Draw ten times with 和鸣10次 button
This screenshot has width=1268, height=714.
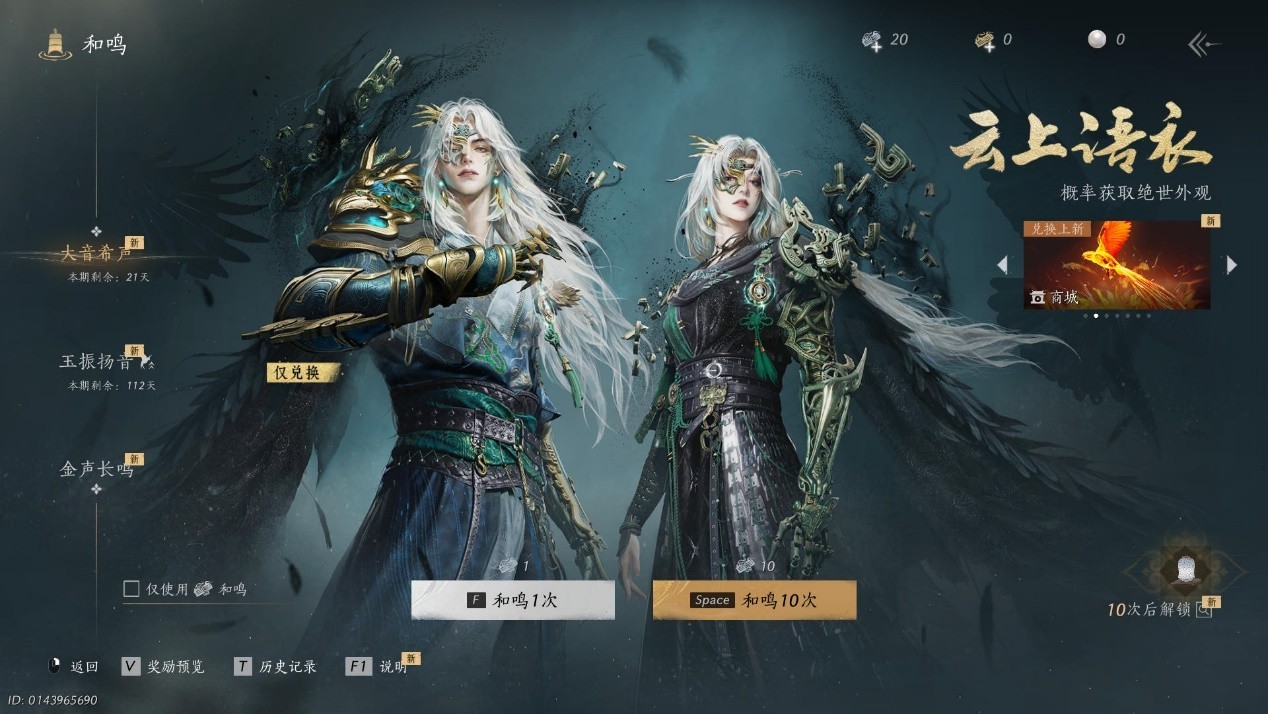point(754,600)
